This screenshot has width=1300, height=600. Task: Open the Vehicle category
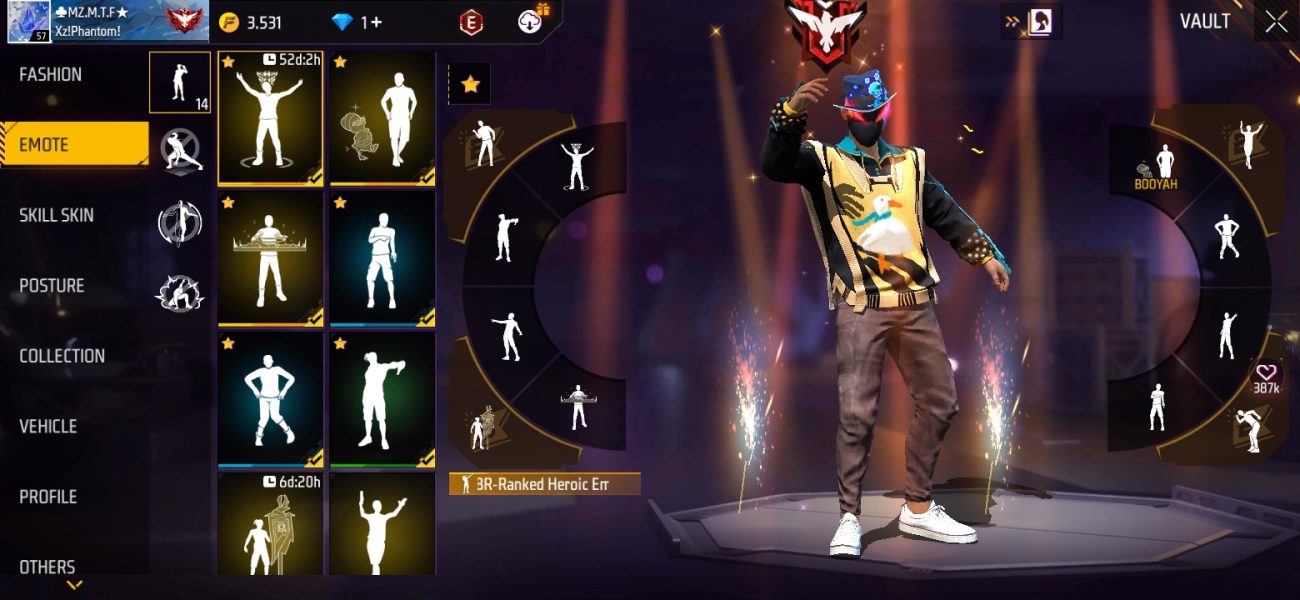point(48,427)
